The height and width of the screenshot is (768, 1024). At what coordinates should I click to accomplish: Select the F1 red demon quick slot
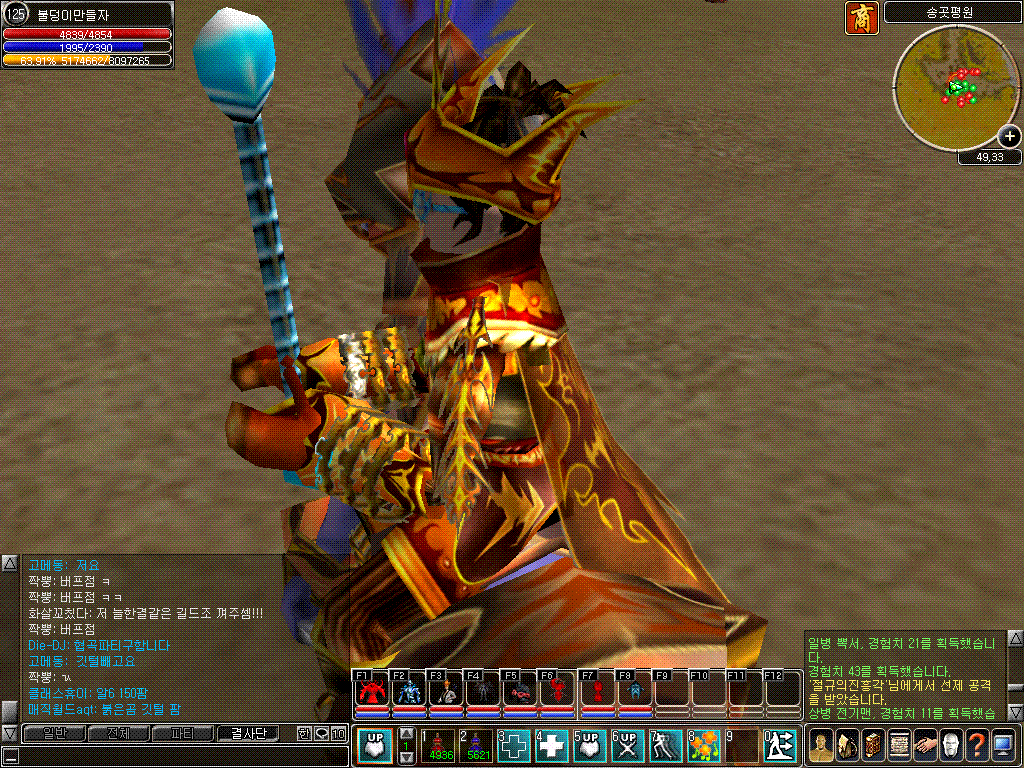371,691
